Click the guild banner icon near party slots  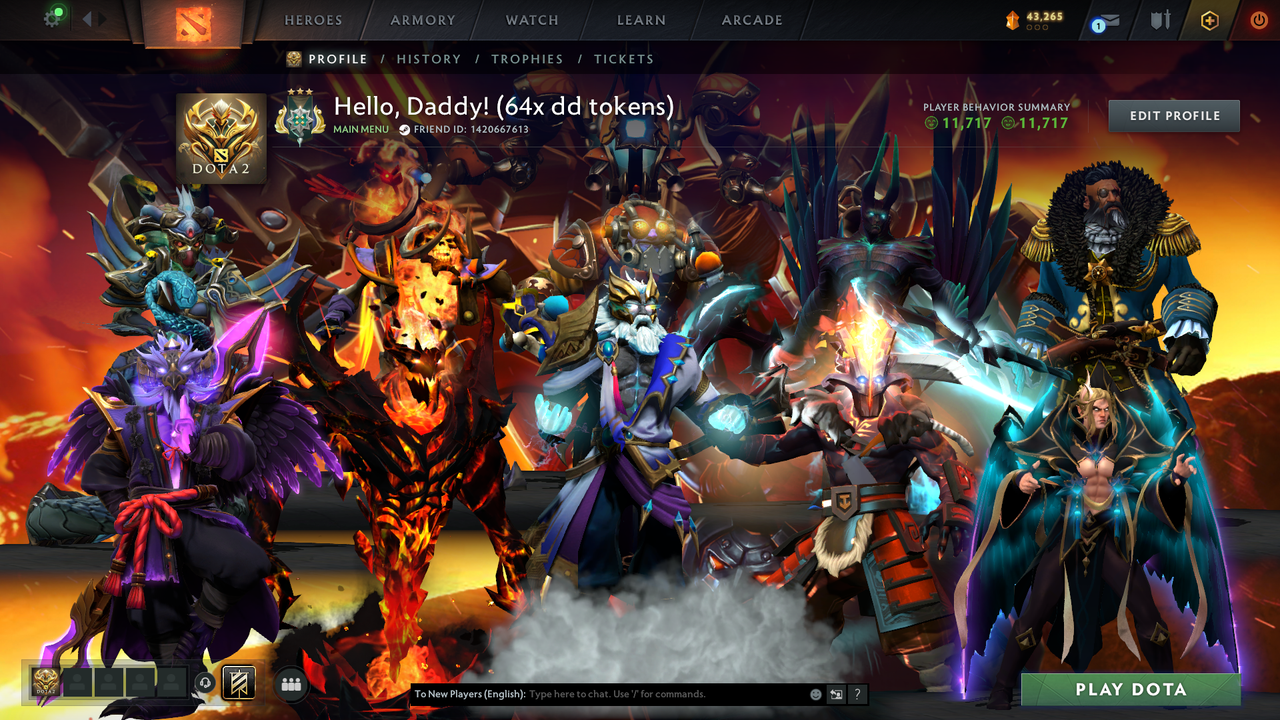pos(239,682)
